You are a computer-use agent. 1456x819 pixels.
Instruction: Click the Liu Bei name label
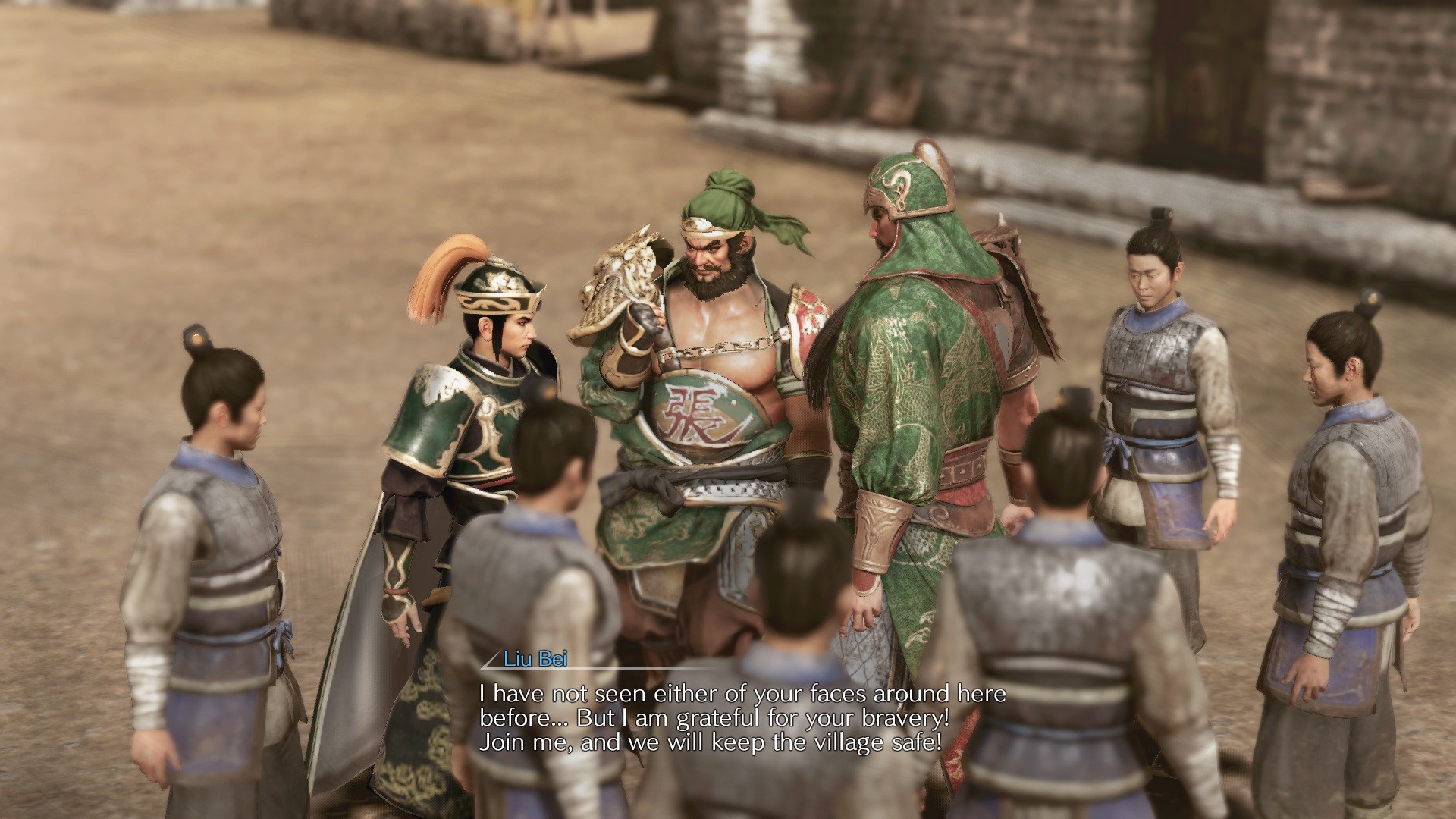coord(534,662)
